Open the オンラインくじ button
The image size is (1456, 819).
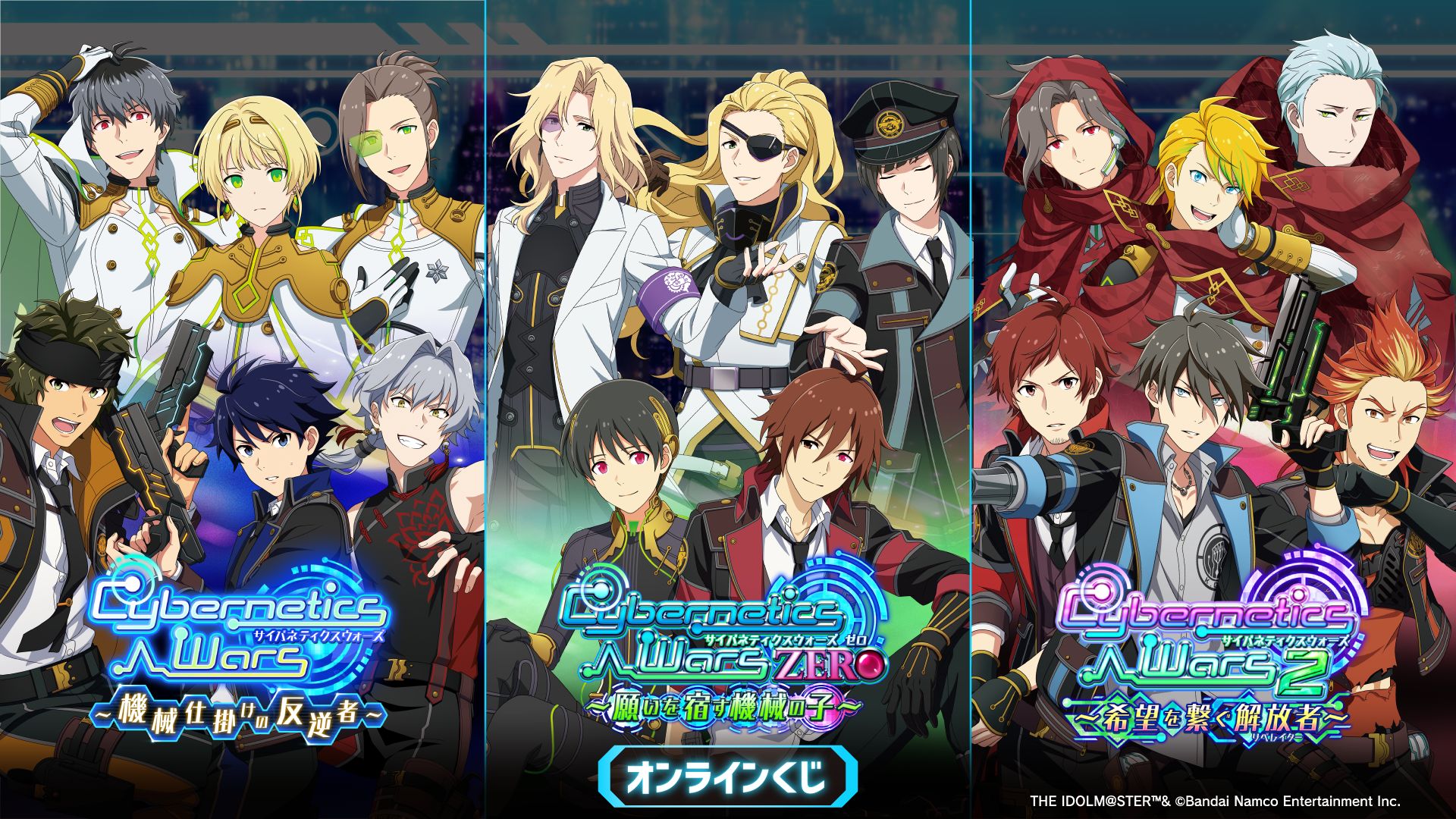point(727,777)
